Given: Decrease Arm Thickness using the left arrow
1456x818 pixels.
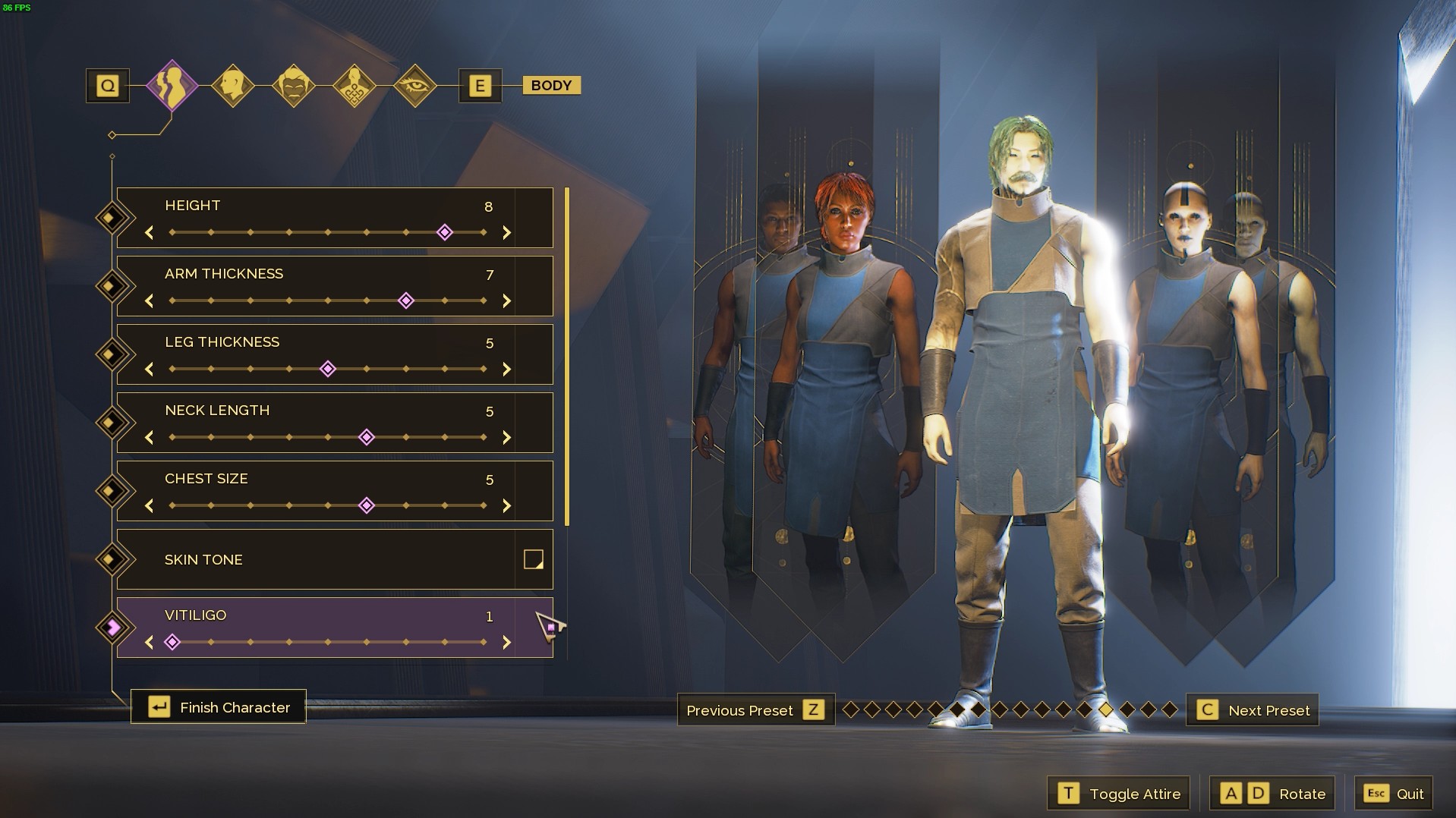Looking at the screenshot, I should coord(149,300).
